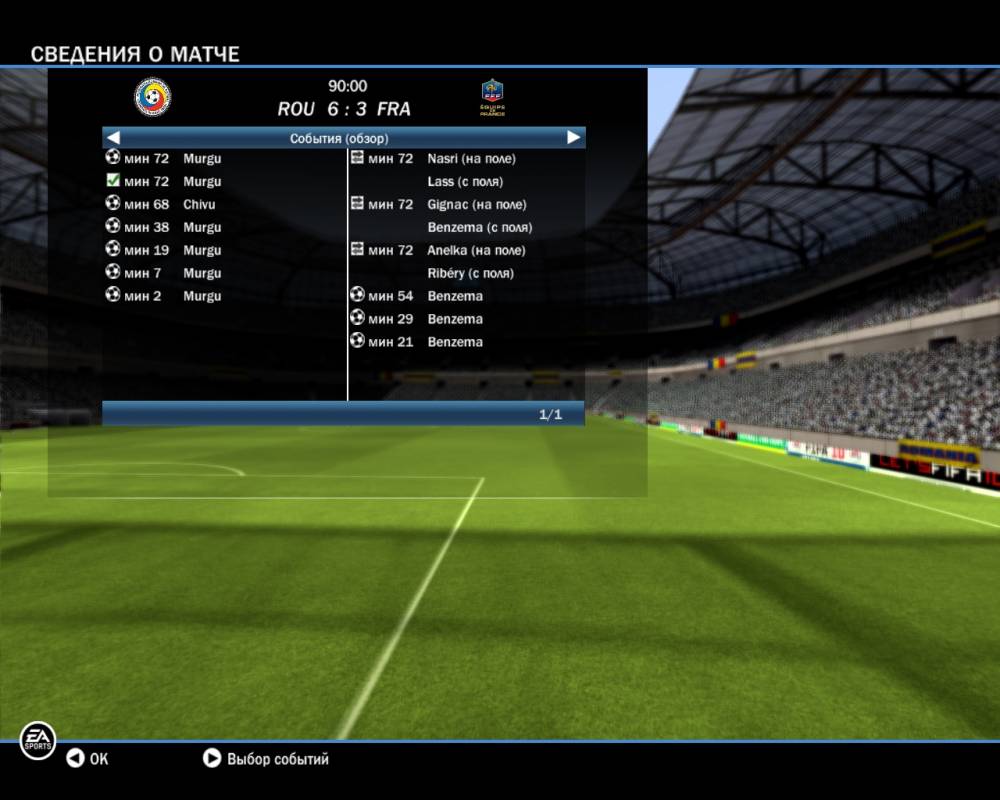Confirm with the OK button
The height and width of the screenshot is (800, 1000).
click(87, 759)
